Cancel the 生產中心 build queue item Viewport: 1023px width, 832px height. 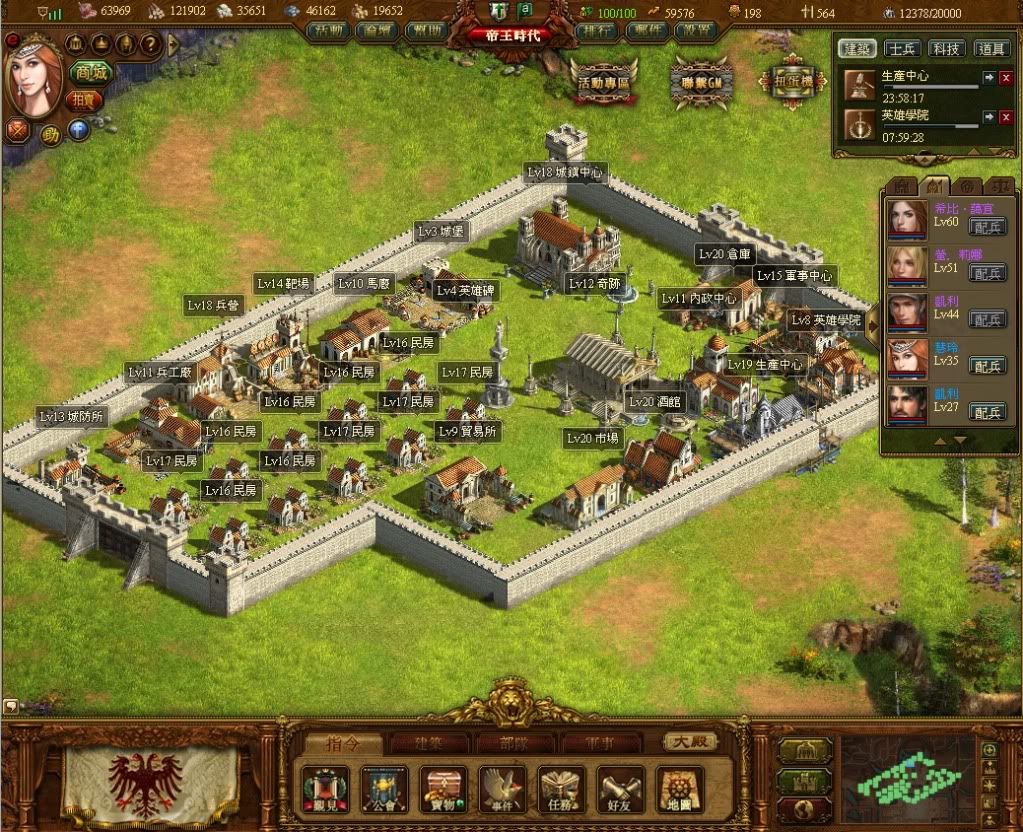[1005, 77]
